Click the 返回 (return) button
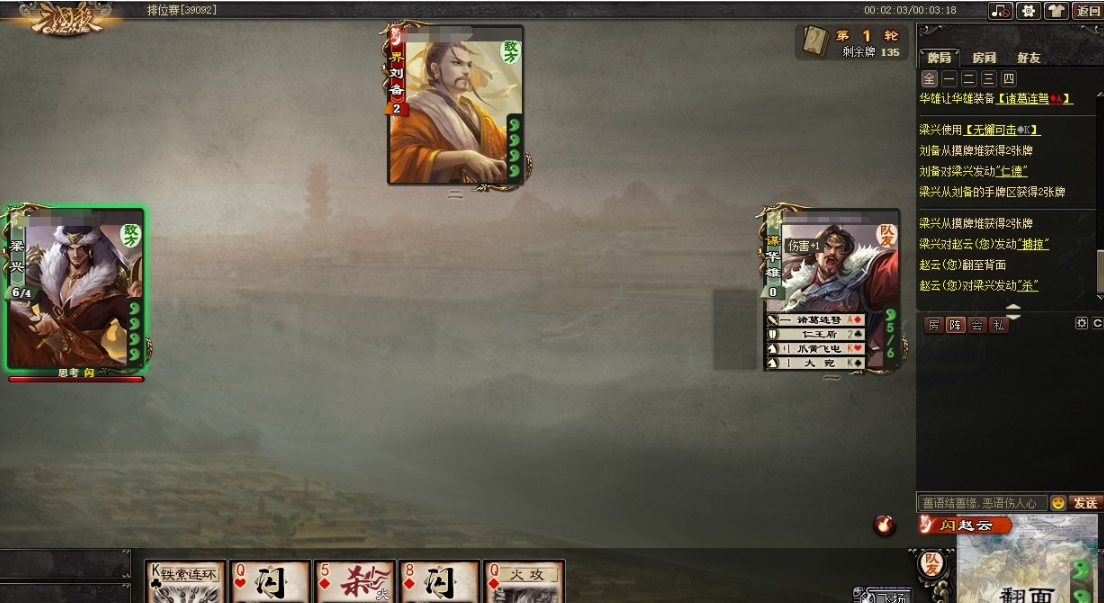 click(1087, 11)
